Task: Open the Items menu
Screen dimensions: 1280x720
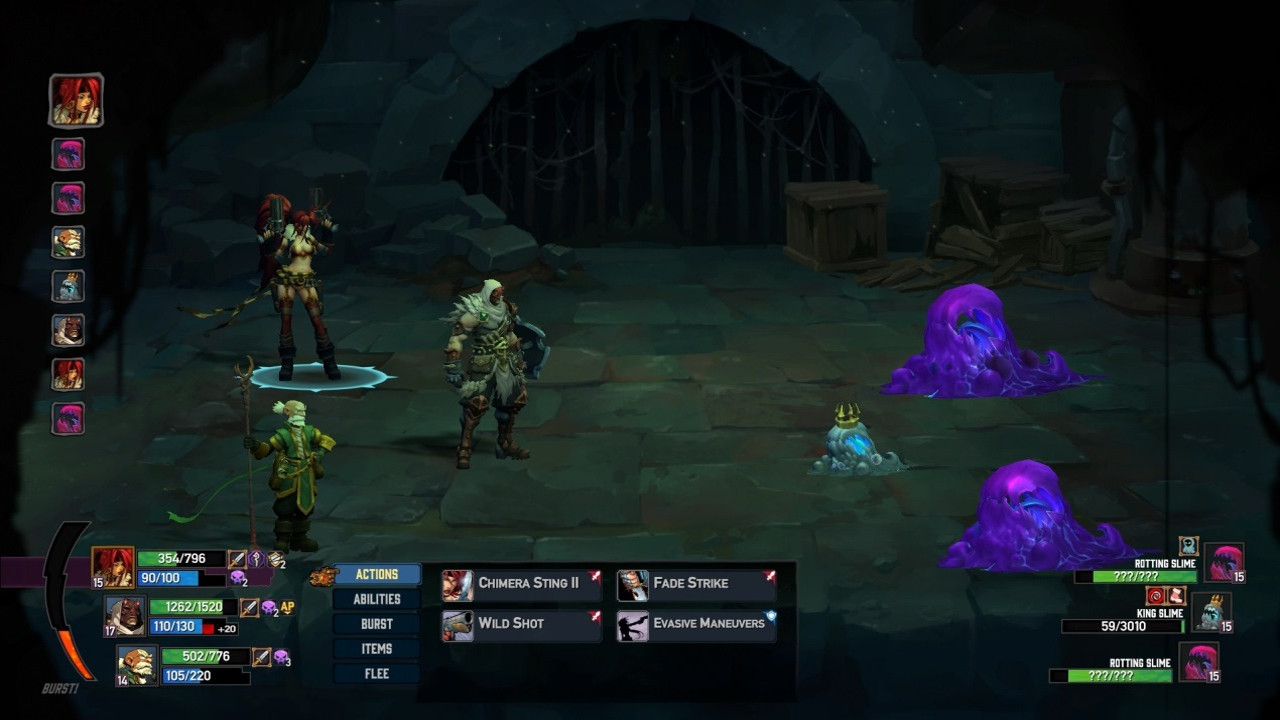Action: tap(377, 649)
